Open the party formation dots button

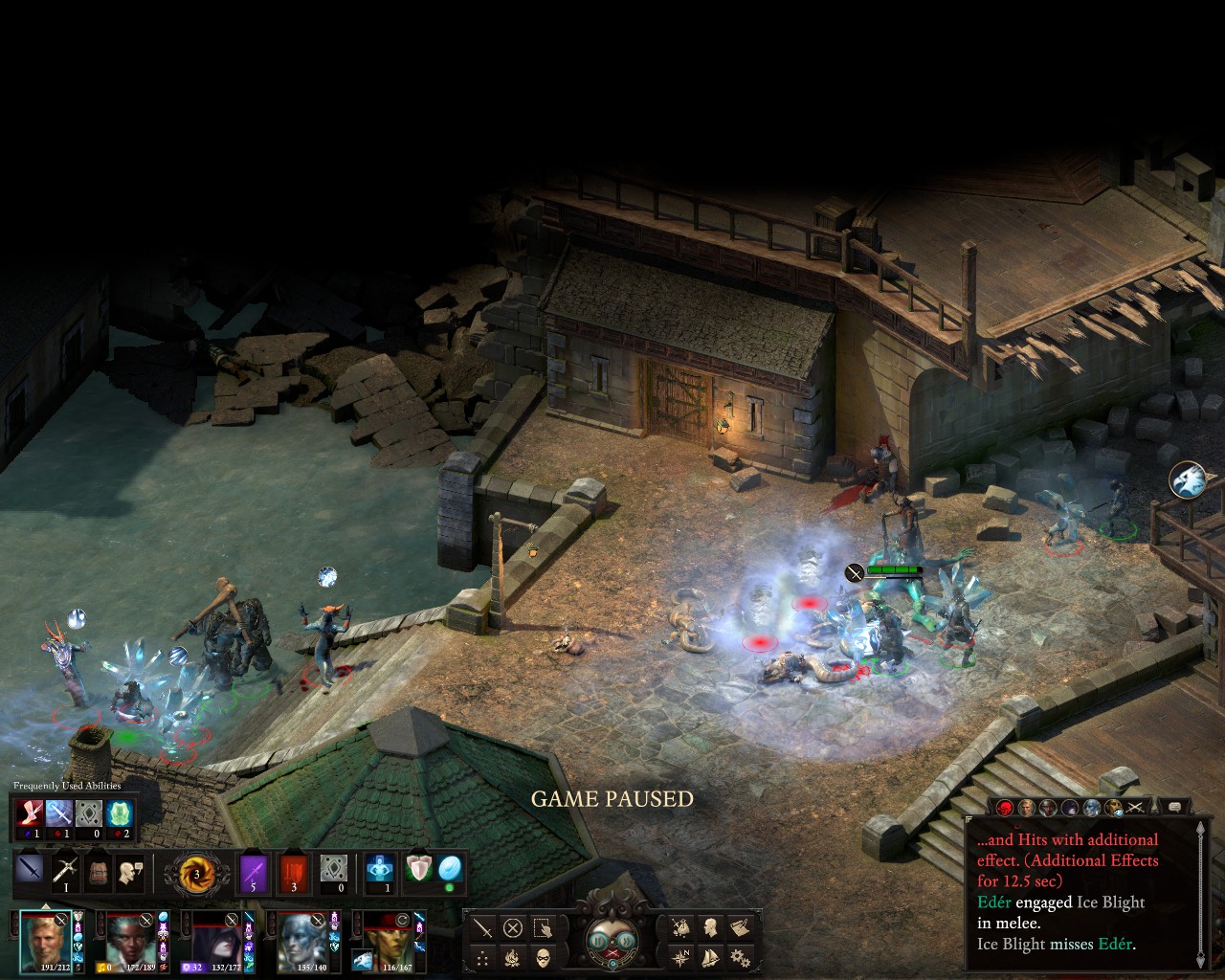tap(483, 956)
